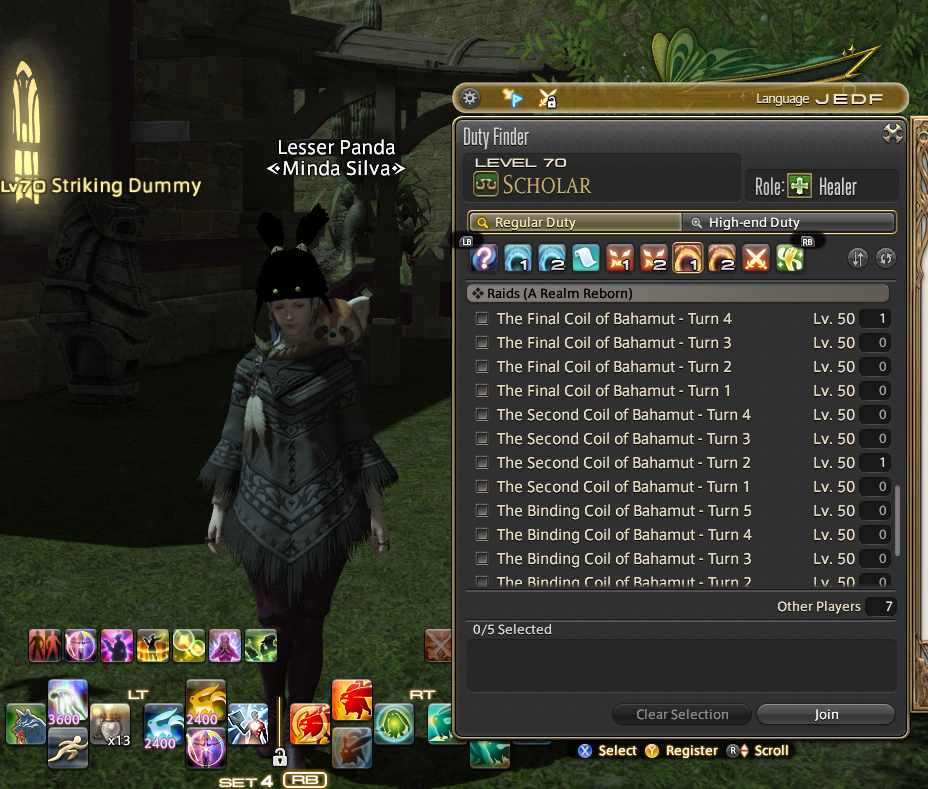Open the Duty Roulette question-mark category

click(x=485, y=259)
